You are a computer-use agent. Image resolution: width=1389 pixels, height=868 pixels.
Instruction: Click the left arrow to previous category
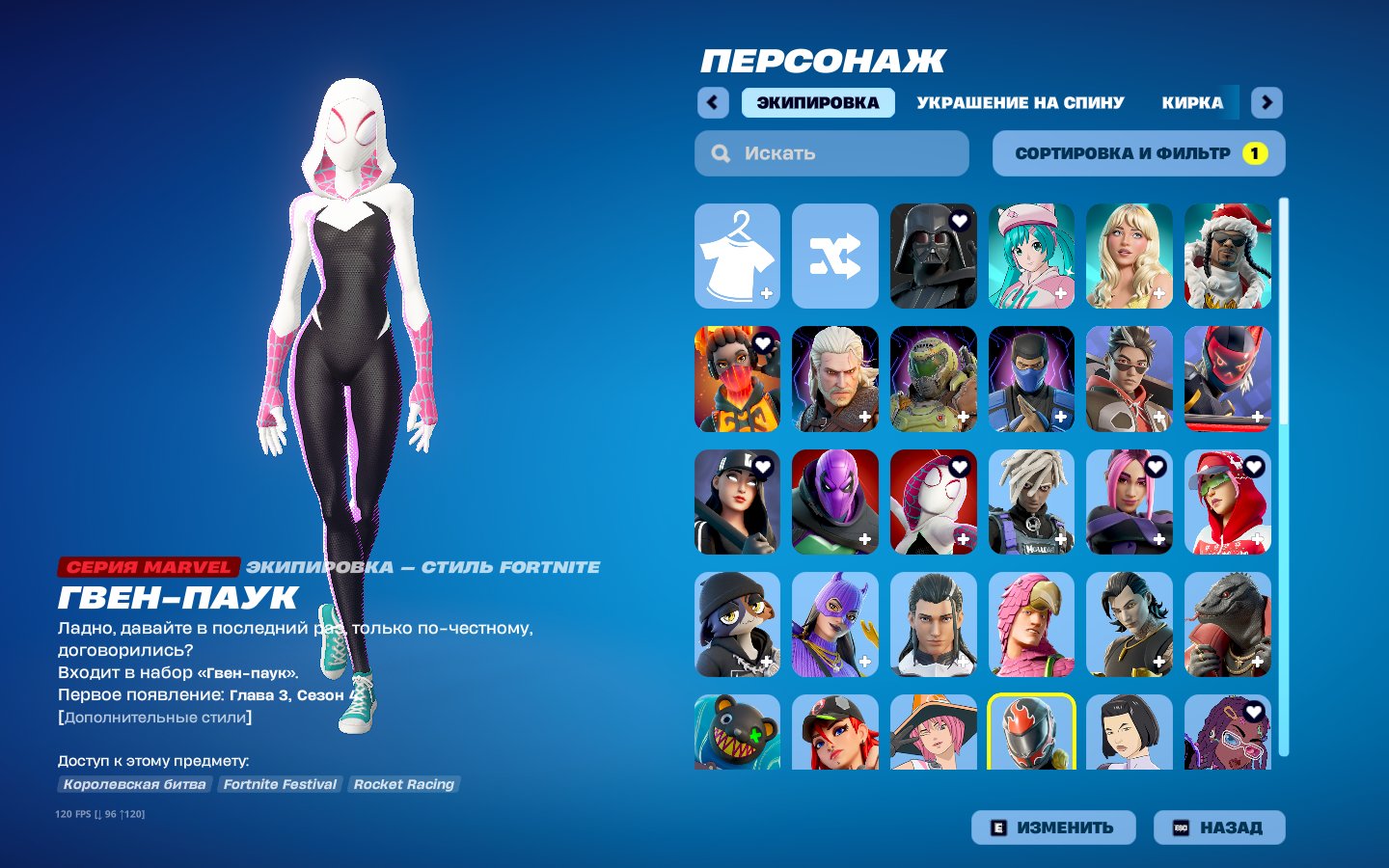[x=713, y=102]
